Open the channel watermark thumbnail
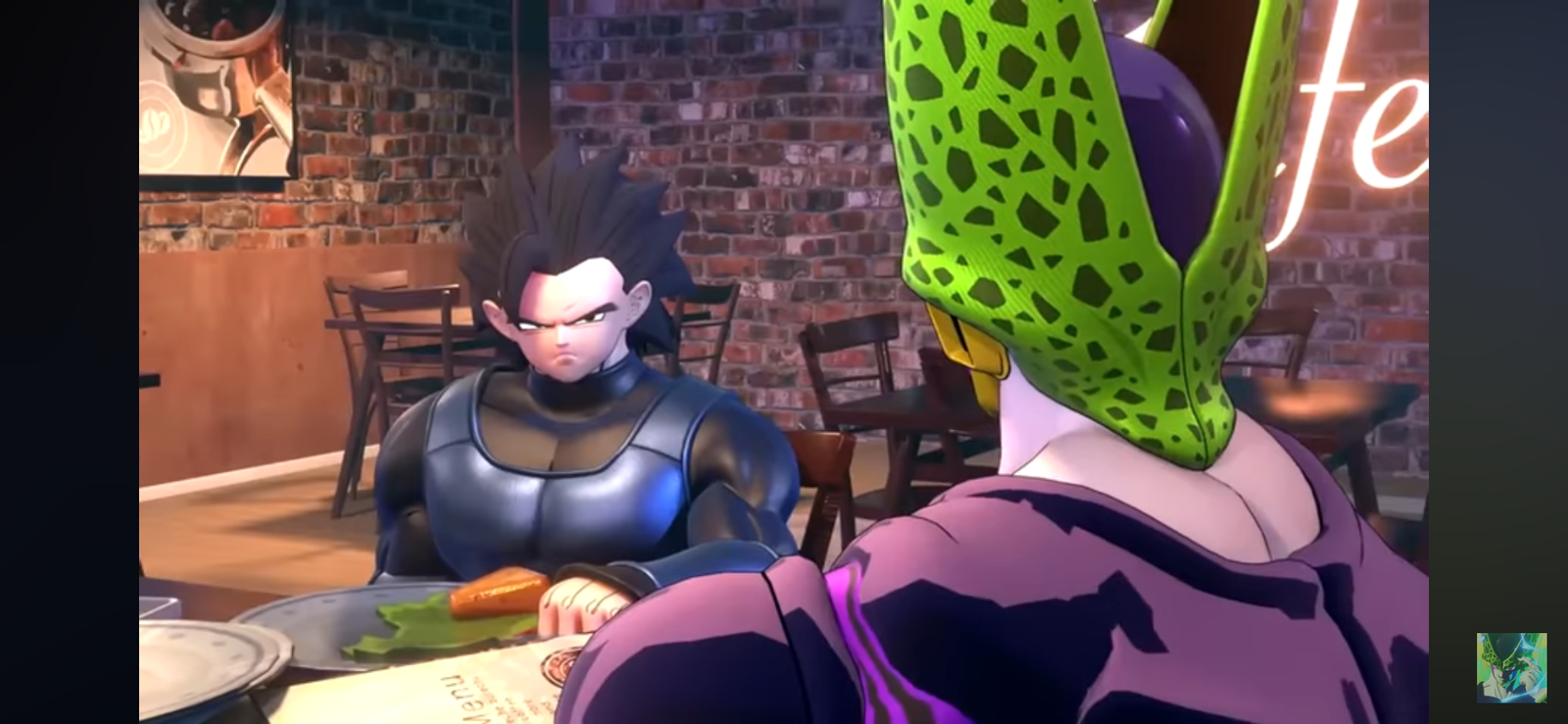 (1511, 667)
